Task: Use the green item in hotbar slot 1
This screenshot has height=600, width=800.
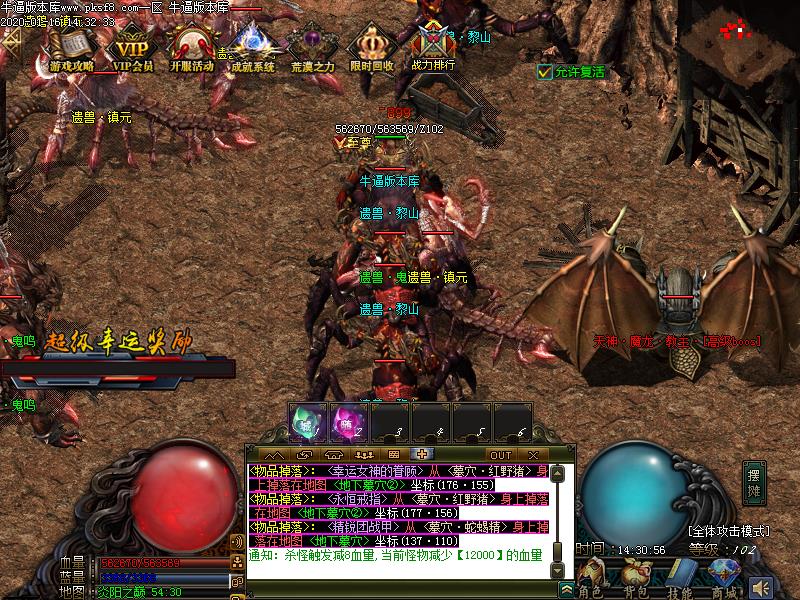Action: point(306,423)
